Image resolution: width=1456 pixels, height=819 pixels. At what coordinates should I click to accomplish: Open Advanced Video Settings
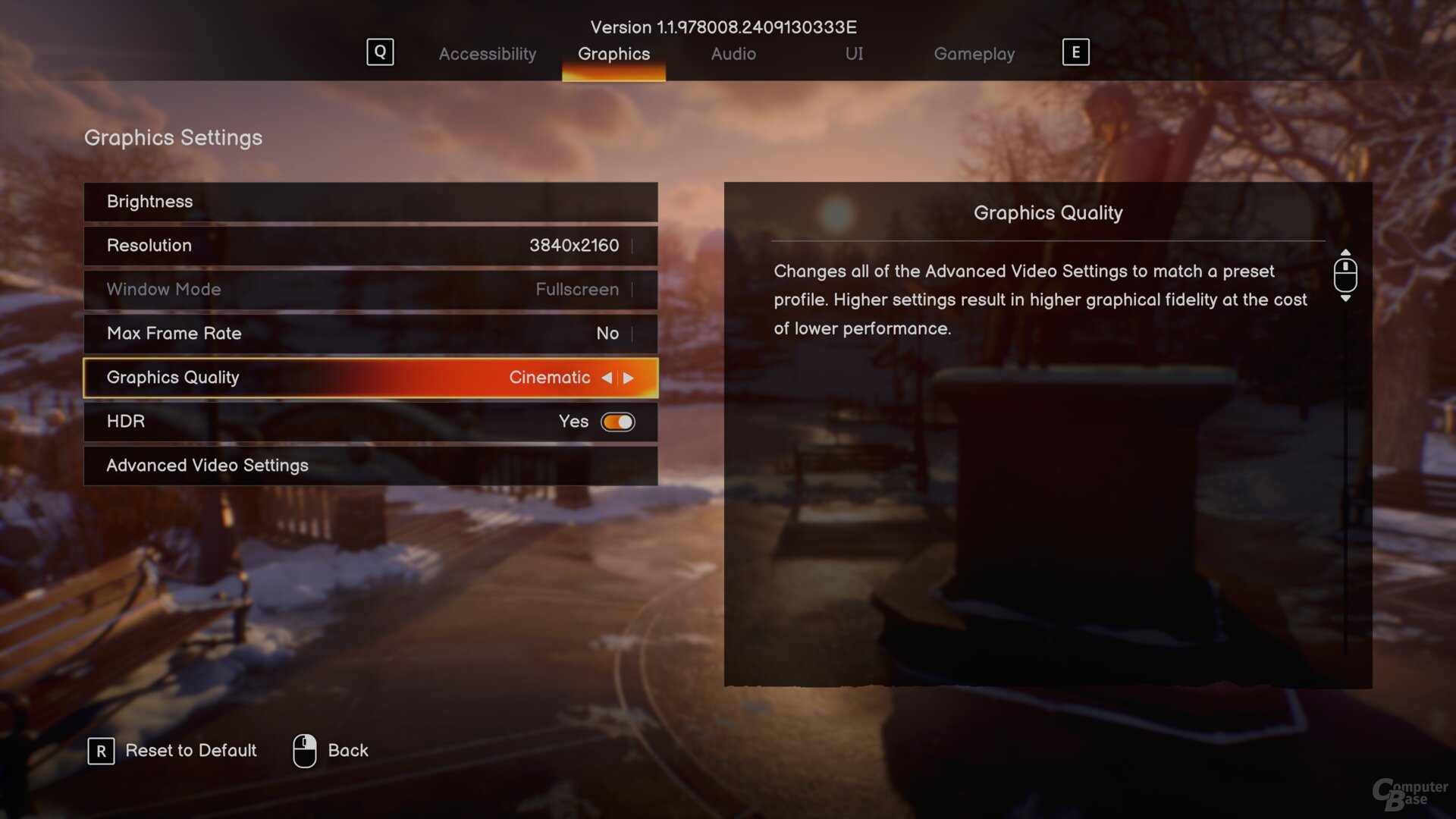pos(370,466)
